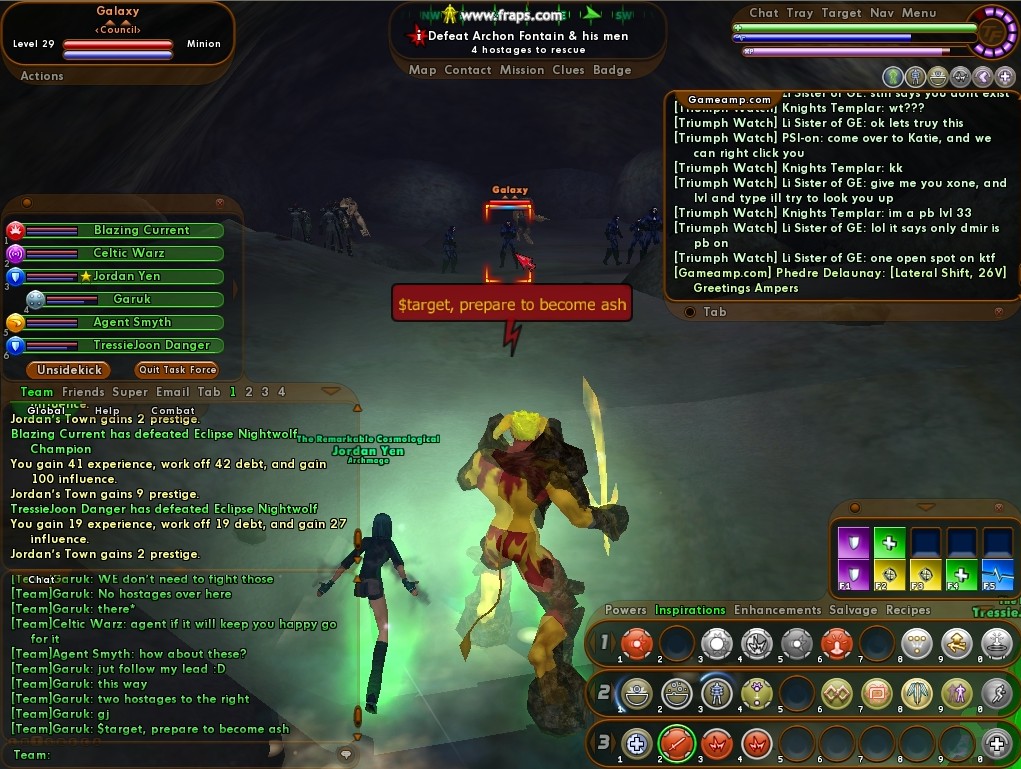
Task: Open the Contact list
Action: pyautogui.click(x=468, y=70)
